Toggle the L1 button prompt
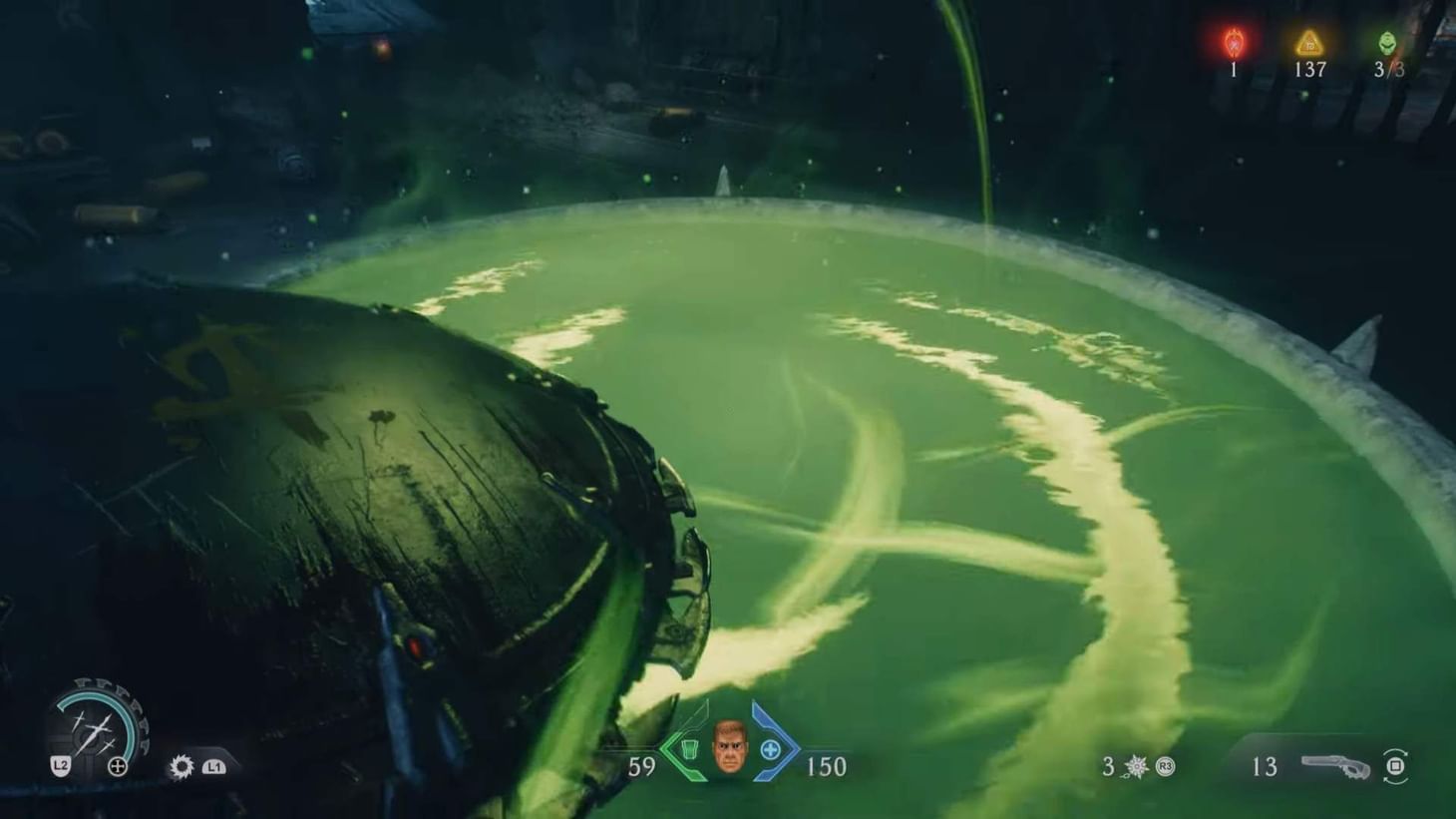 tap(212, 768)
